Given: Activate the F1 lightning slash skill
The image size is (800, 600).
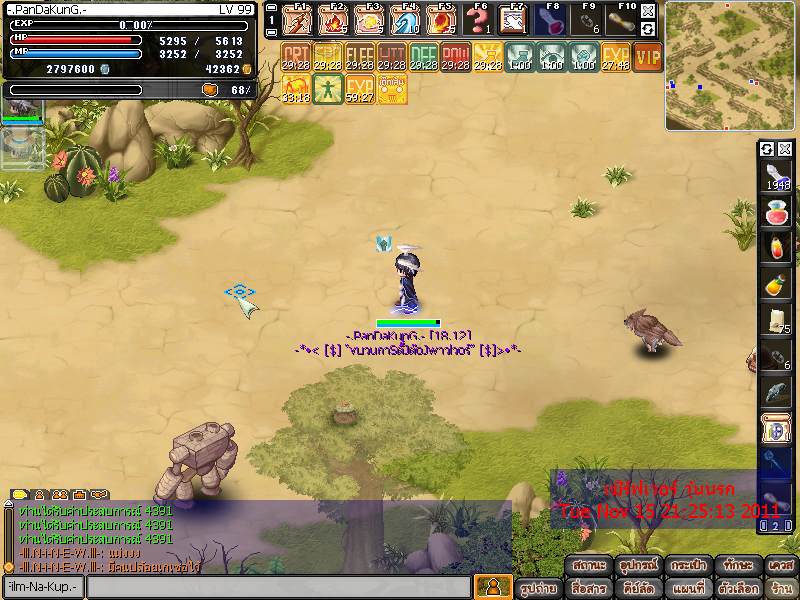Looking at the screenshot, I should coord(296,20).
